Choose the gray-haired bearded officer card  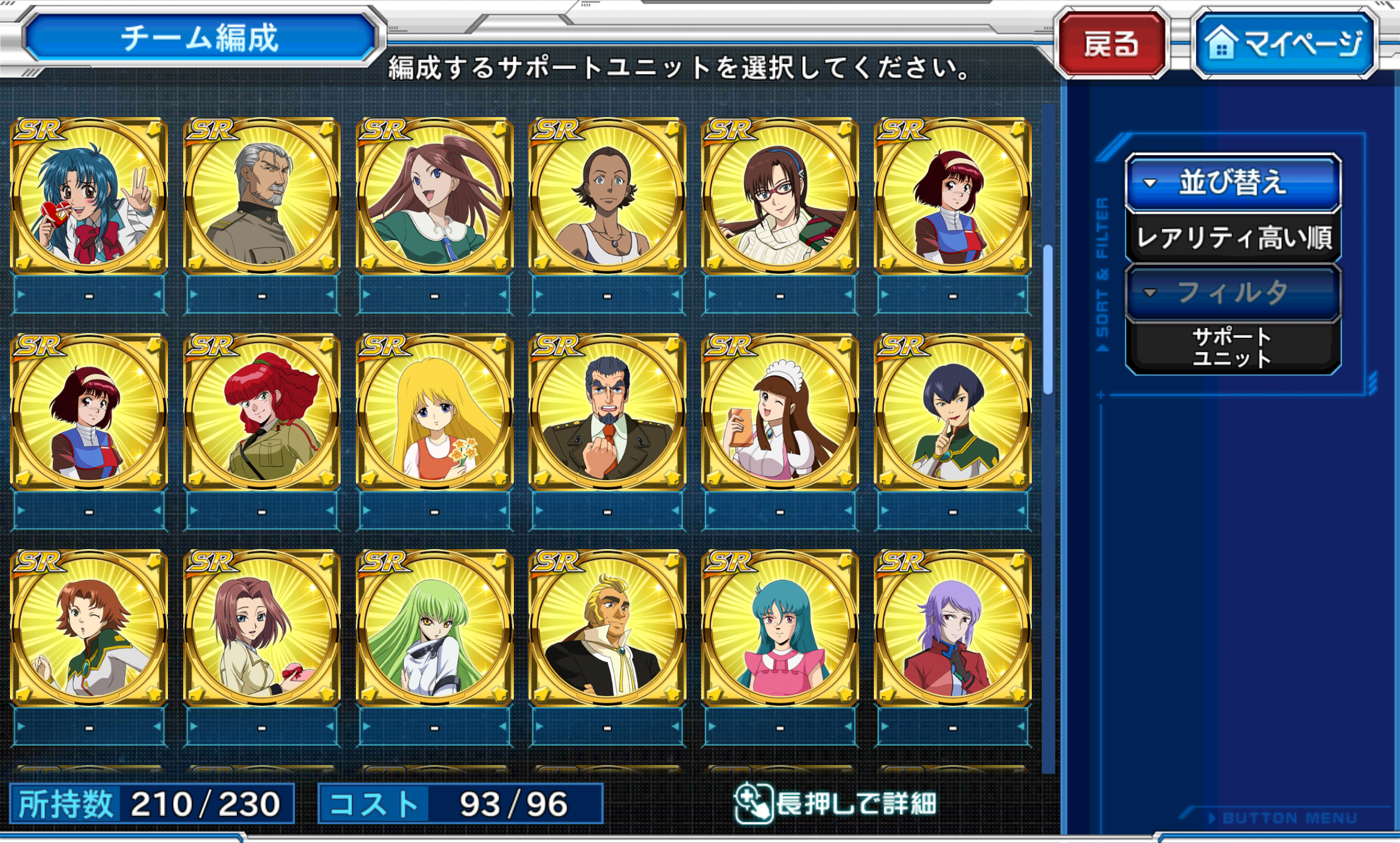coord(262,196)
